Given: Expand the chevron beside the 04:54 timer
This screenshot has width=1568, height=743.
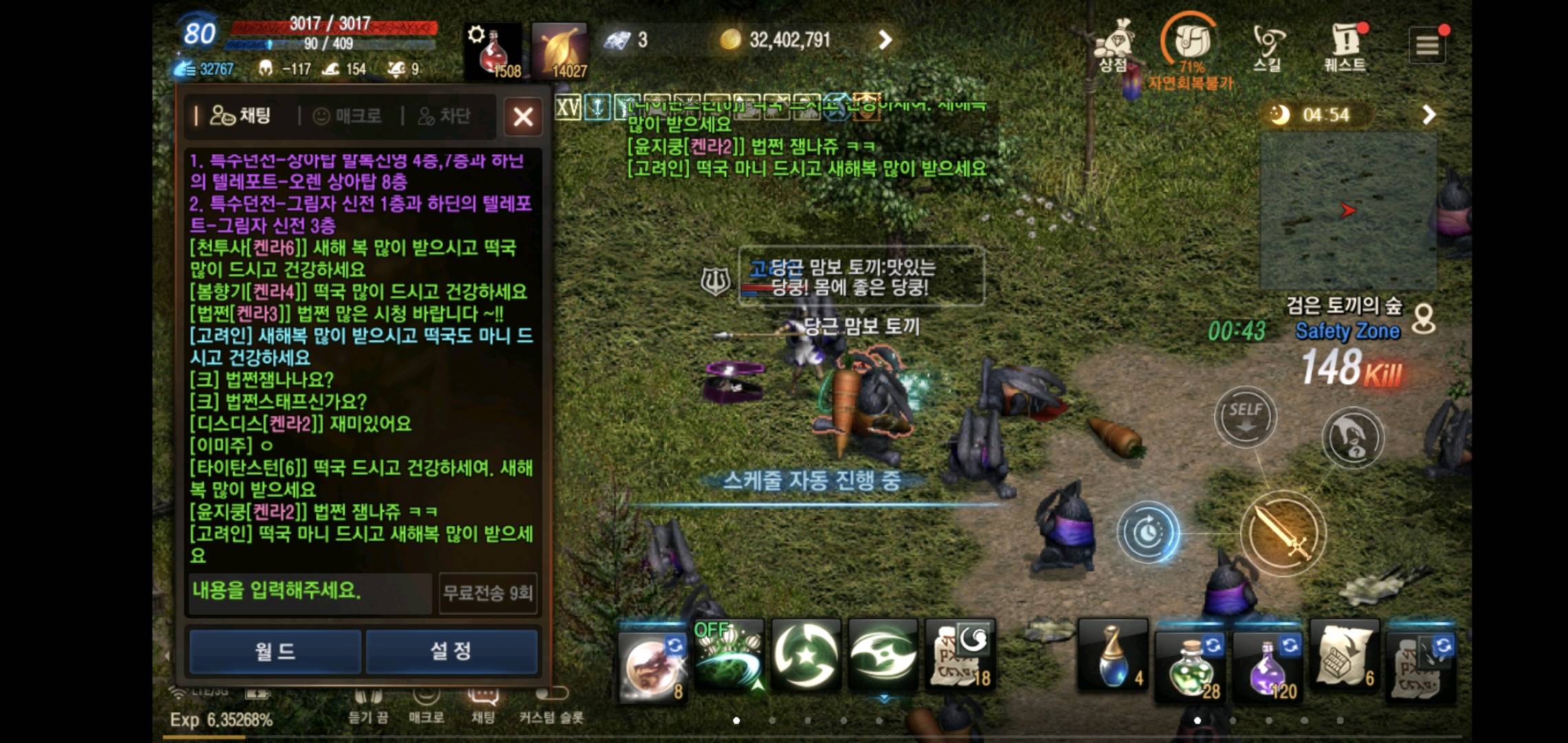Looking at the screenshot, I should 1429,114.
